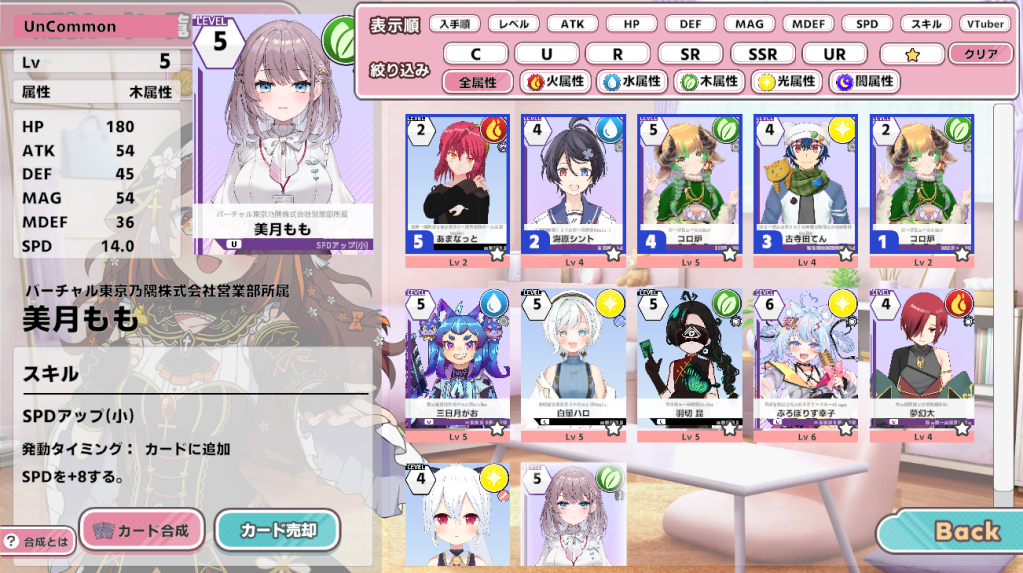The image size is (1023, 573).
Task: Toggle the star favorites filter
Action: click(911, 53)
